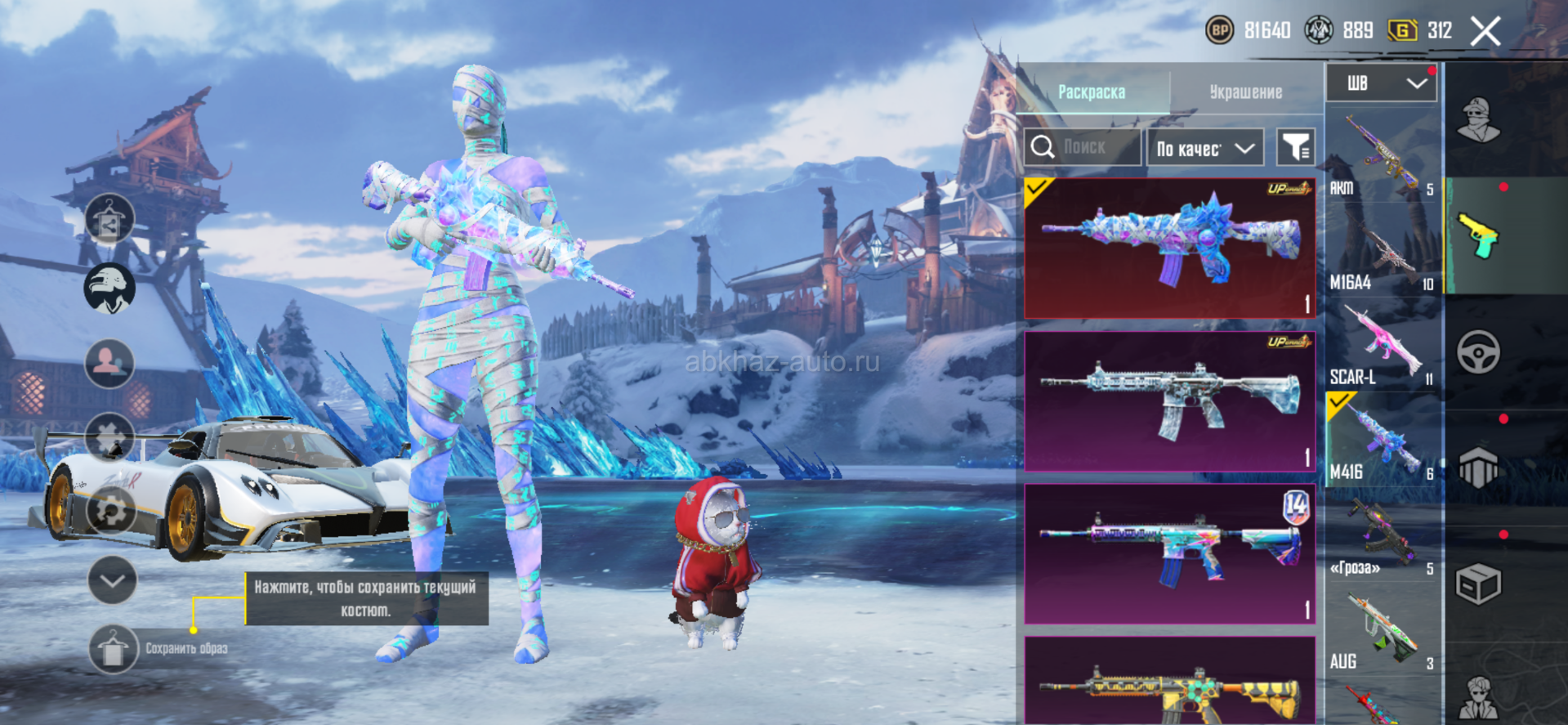Open the По качеству sort dropdown

pyautogui.click(x=1205, y=148)
